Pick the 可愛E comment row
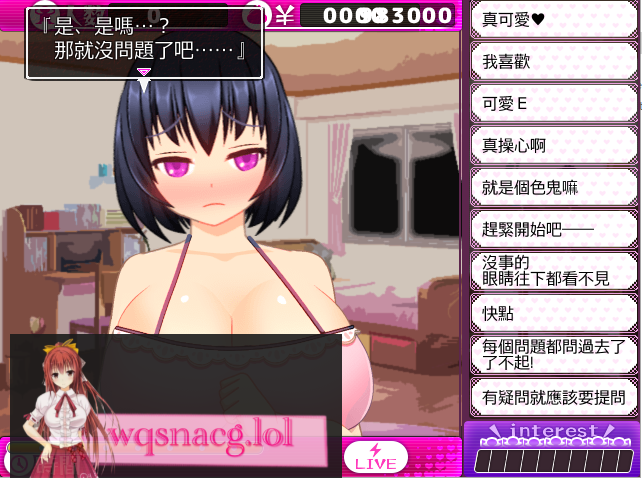The height and width of the screenshot is (478, 642). click(x=553, y=103)
